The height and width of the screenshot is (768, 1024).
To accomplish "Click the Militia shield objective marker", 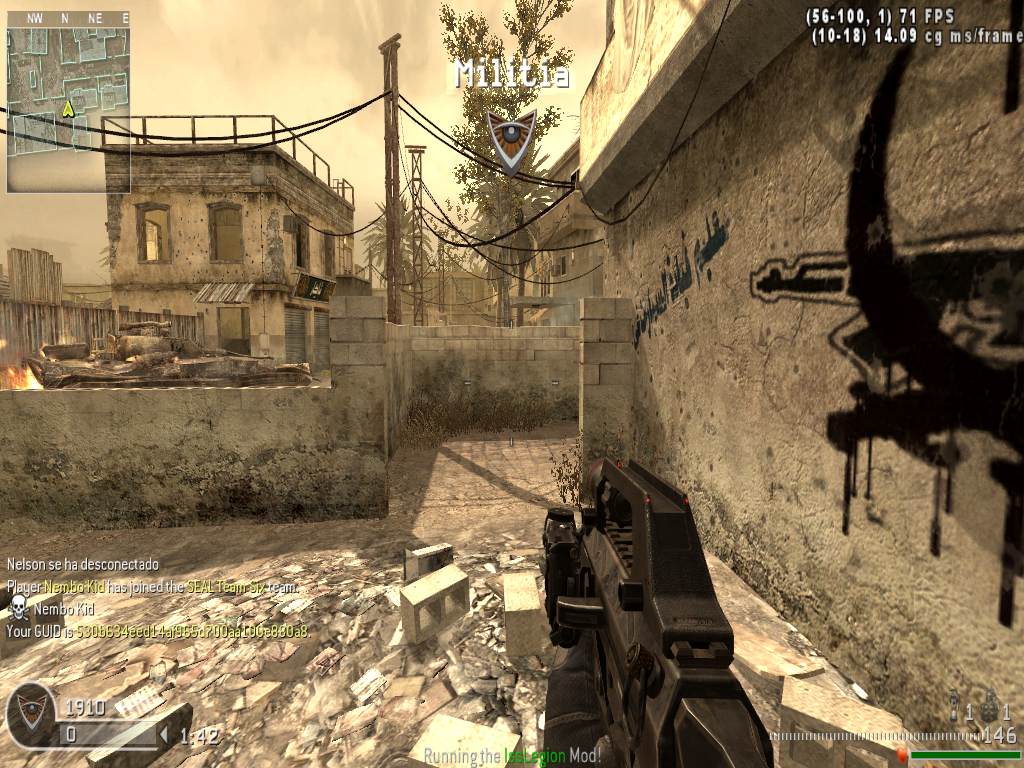I will [x=511, y=139].
